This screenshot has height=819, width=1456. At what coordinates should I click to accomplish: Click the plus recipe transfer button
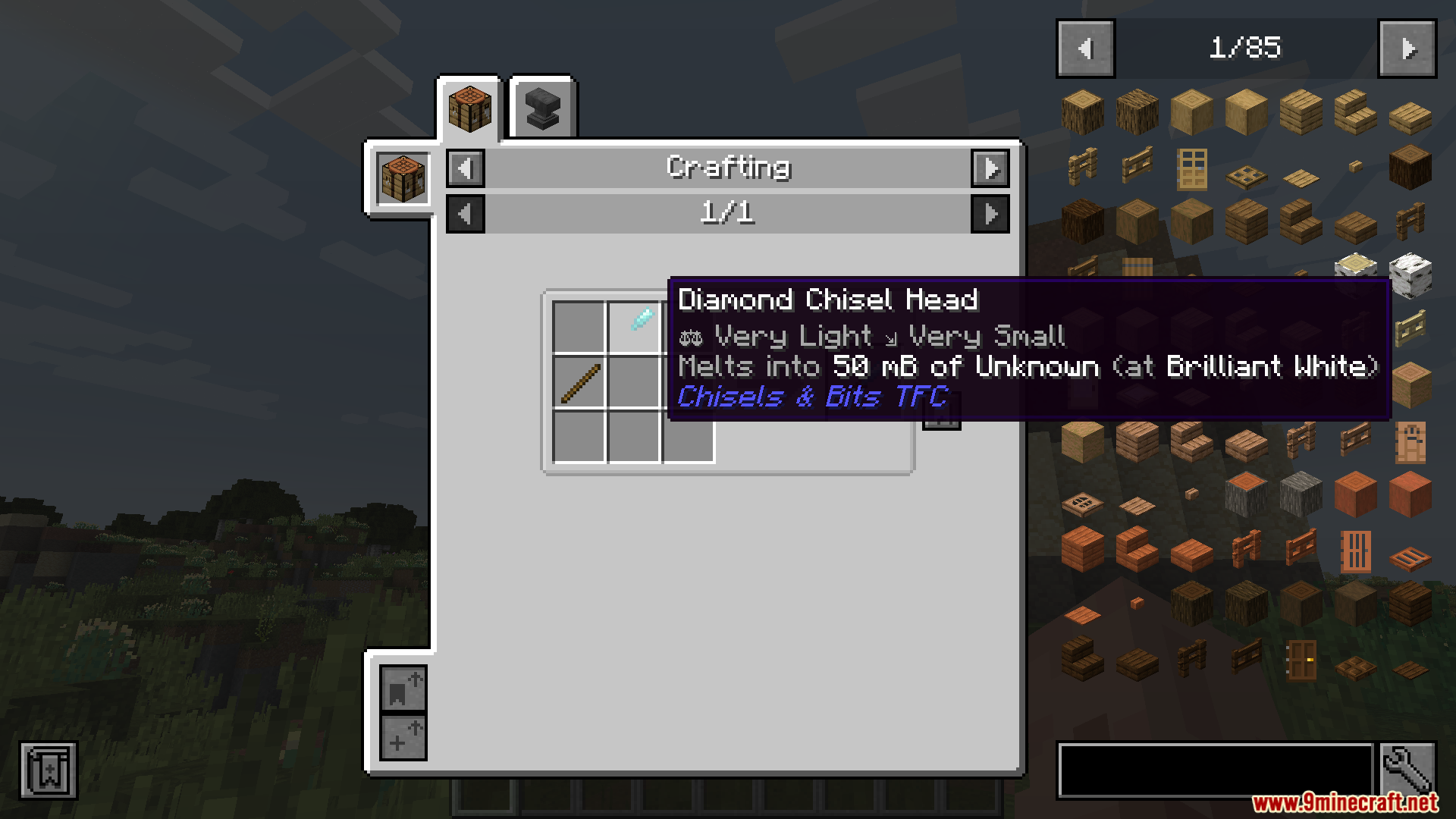(x=403, y=737)
